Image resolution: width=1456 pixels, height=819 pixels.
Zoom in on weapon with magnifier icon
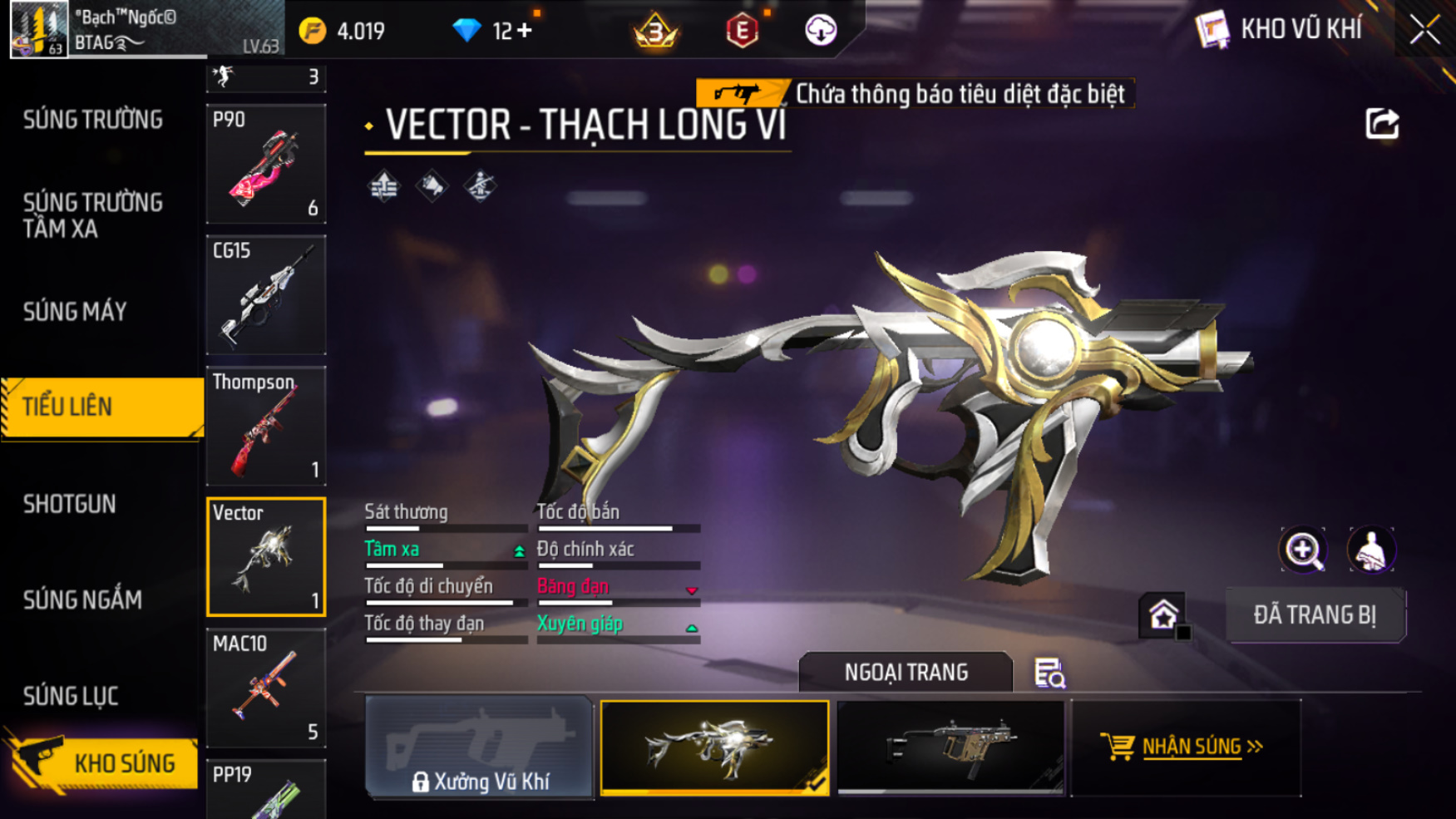click(x=1303, y=550)
